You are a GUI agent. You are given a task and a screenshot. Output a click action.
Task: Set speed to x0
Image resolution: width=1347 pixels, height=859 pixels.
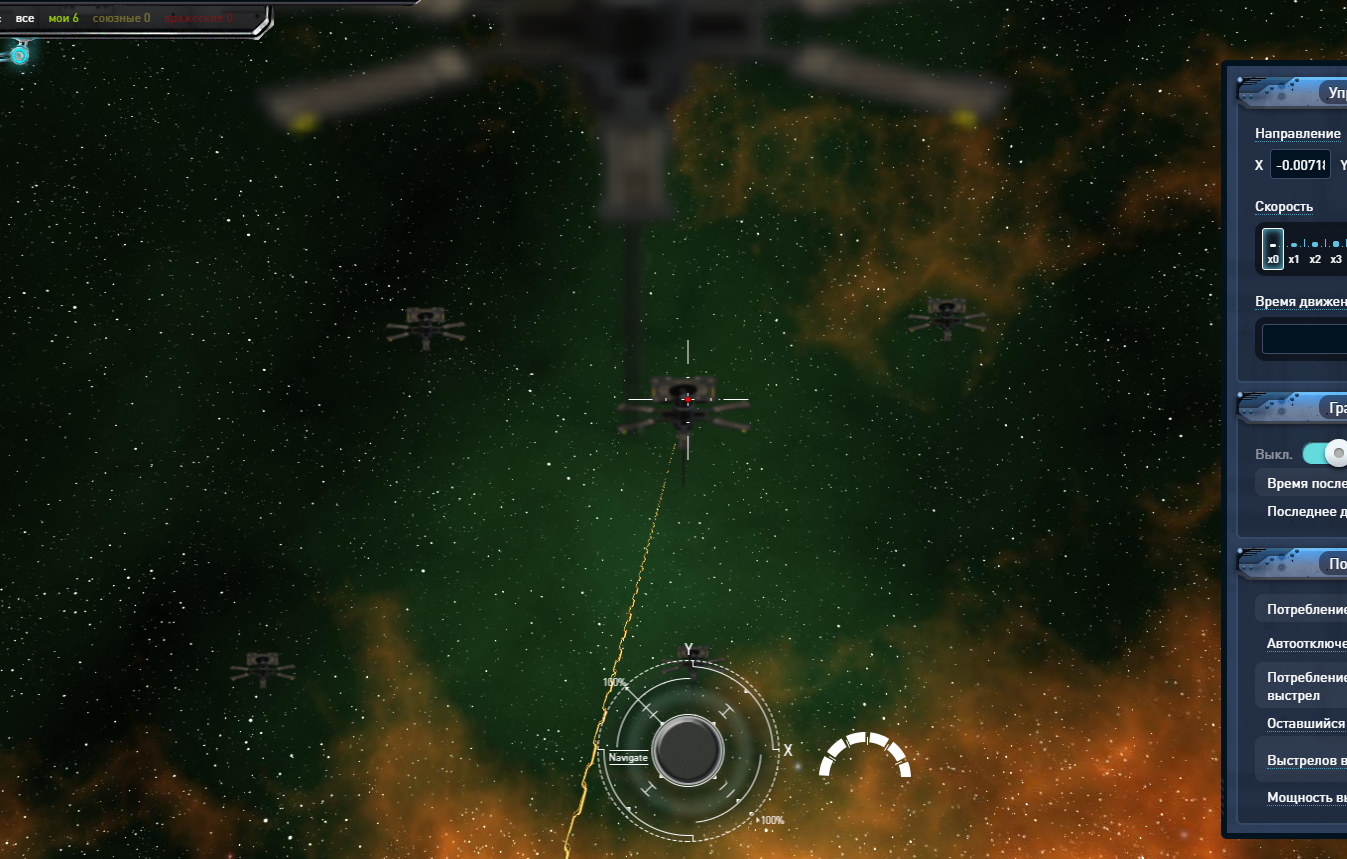[1273, 247]
